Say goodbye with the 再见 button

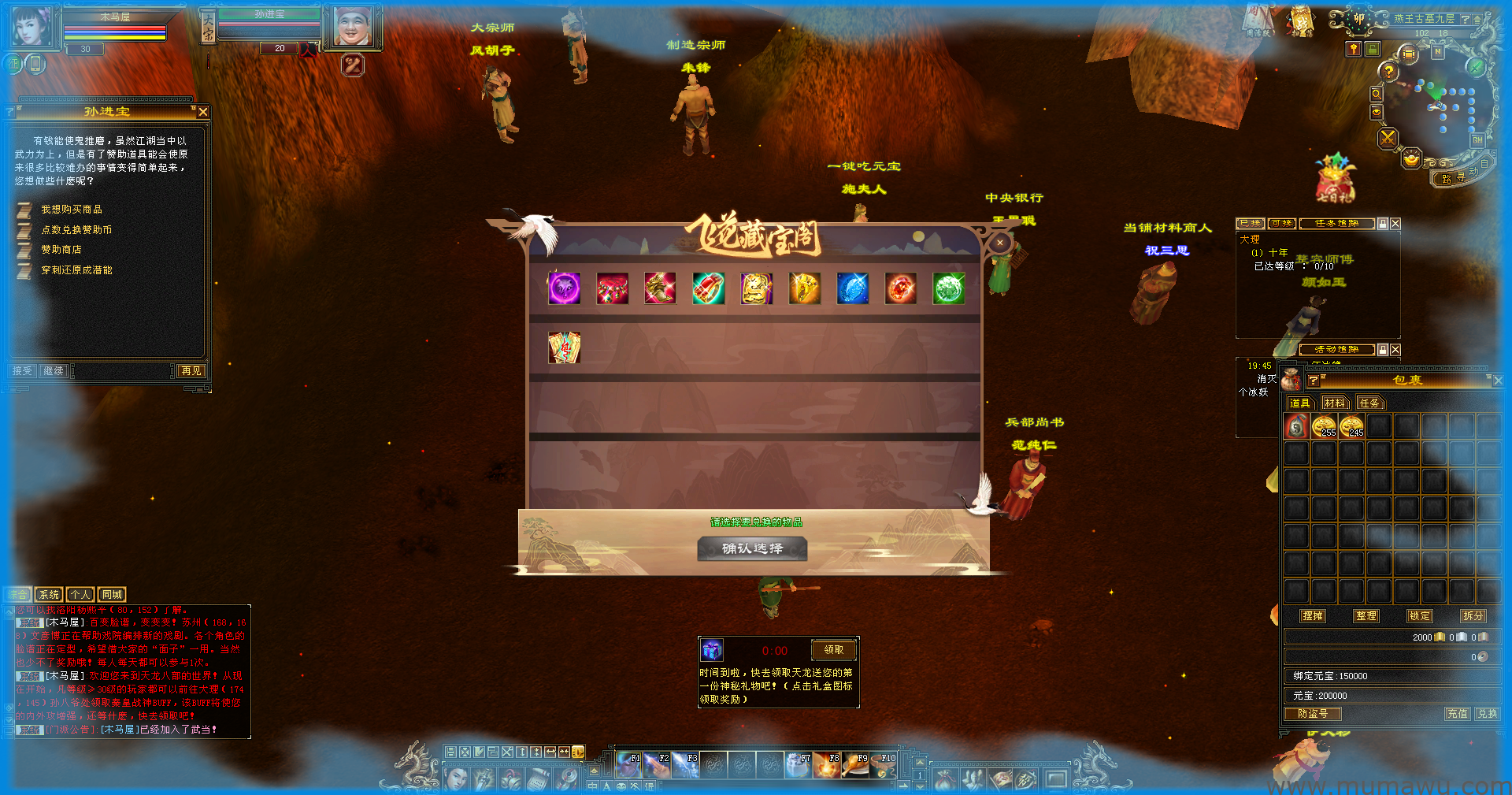coord(191,371)
